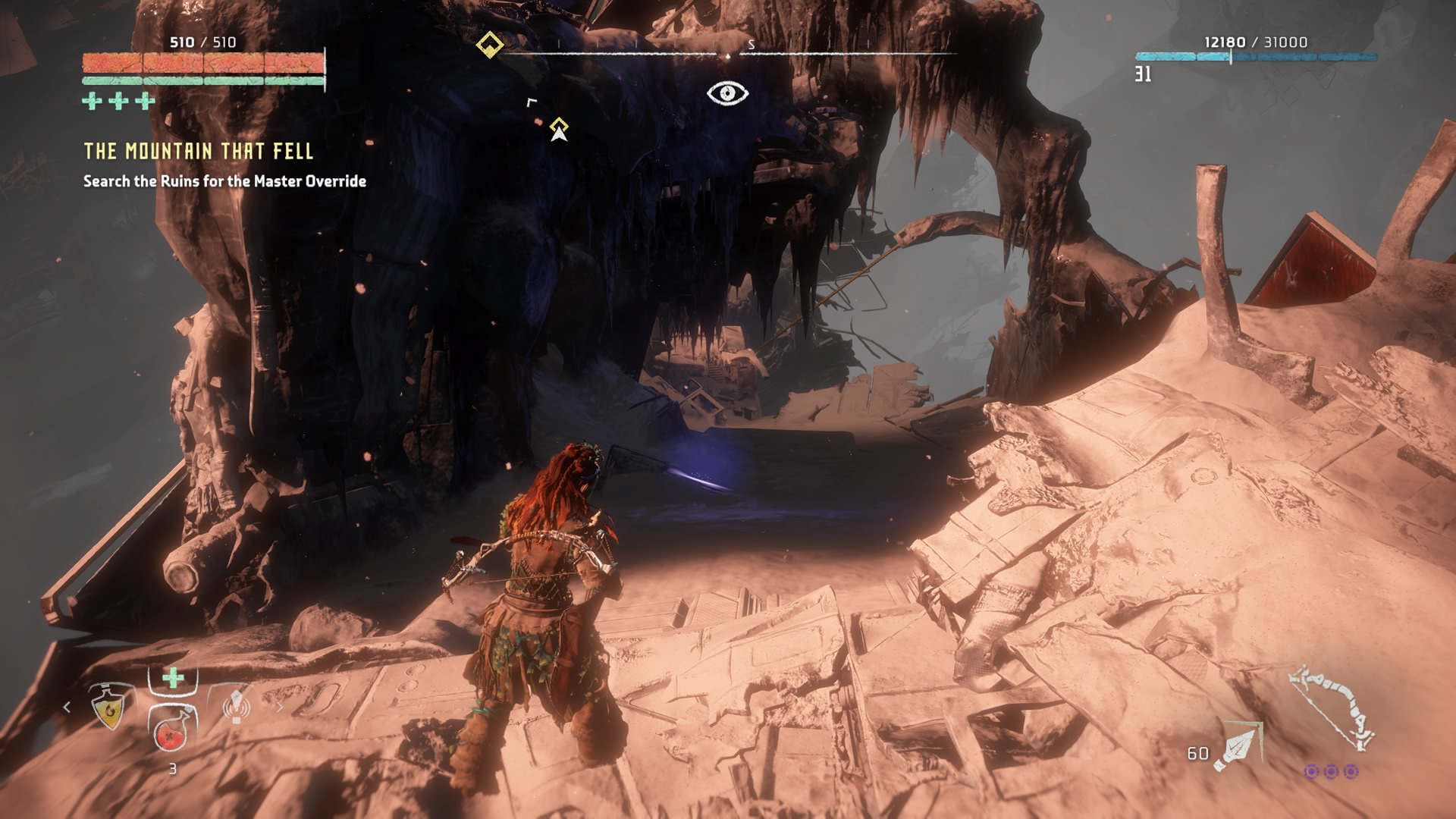The image size is (1456, 819).
Task: Click the left arrow of the item selector
Action: click(67, 707)
